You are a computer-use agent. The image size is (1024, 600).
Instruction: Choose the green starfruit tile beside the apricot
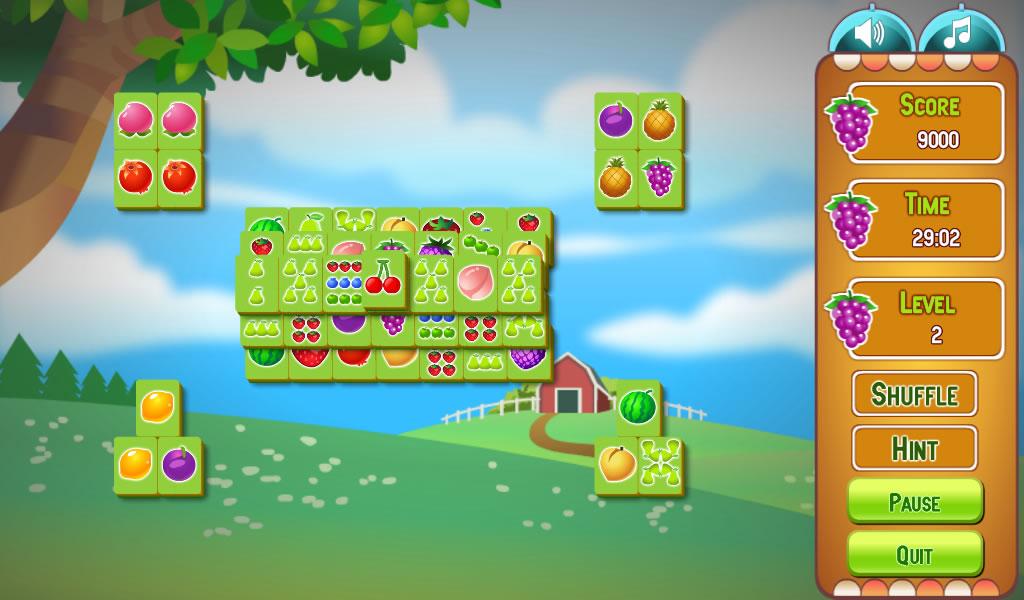660,464
